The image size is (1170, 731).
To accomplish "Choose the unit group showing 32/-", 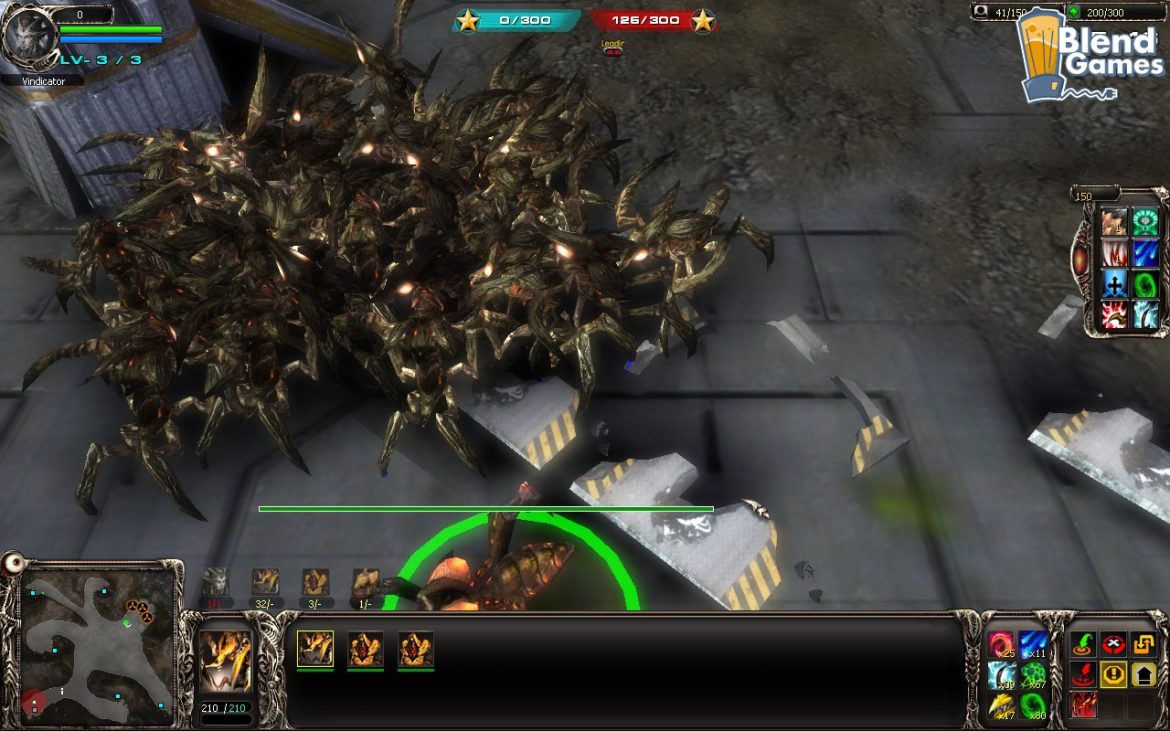I will click(x=265, y=582).
